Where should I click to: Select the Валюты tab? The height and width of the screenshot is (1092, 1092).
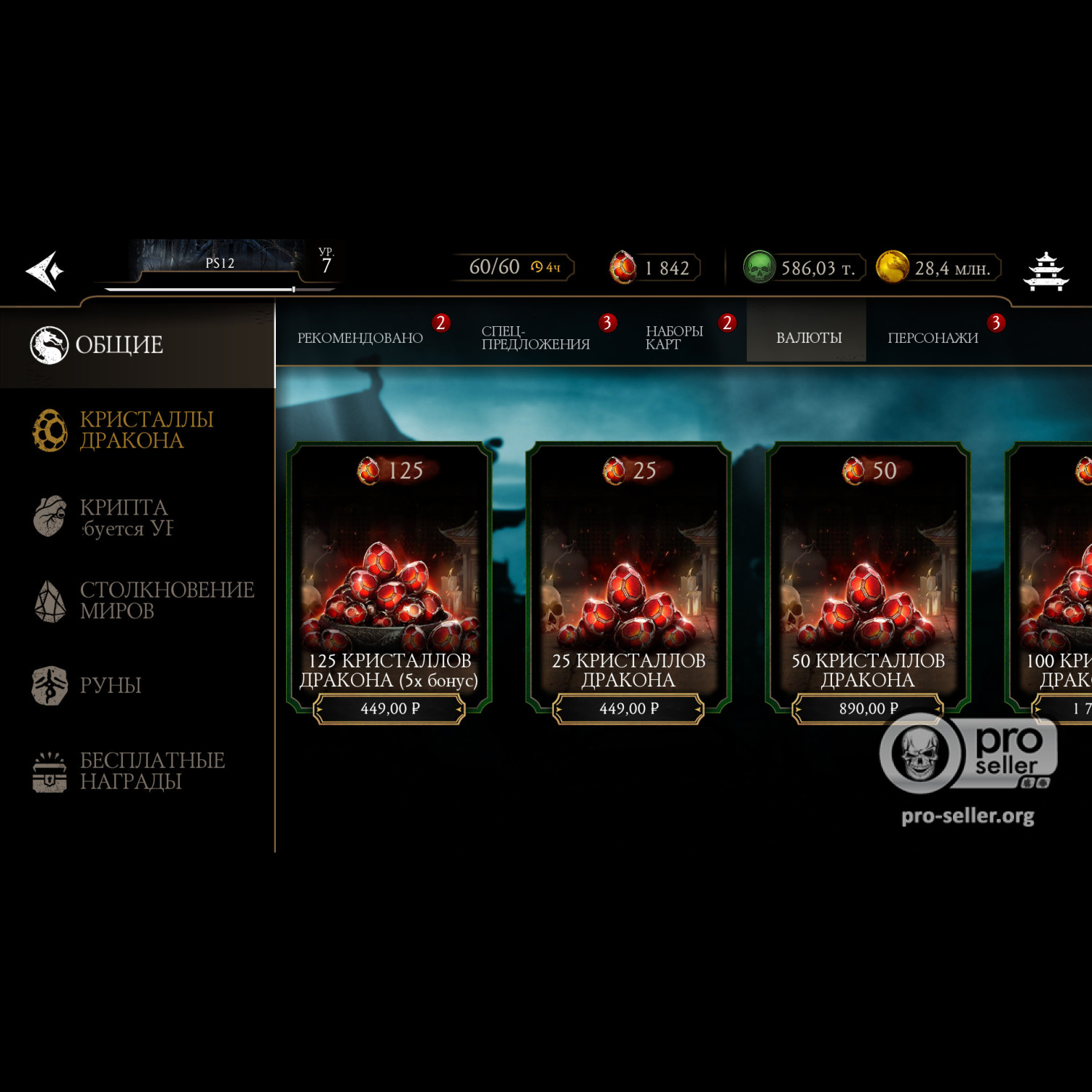click(x=808, y=338)
